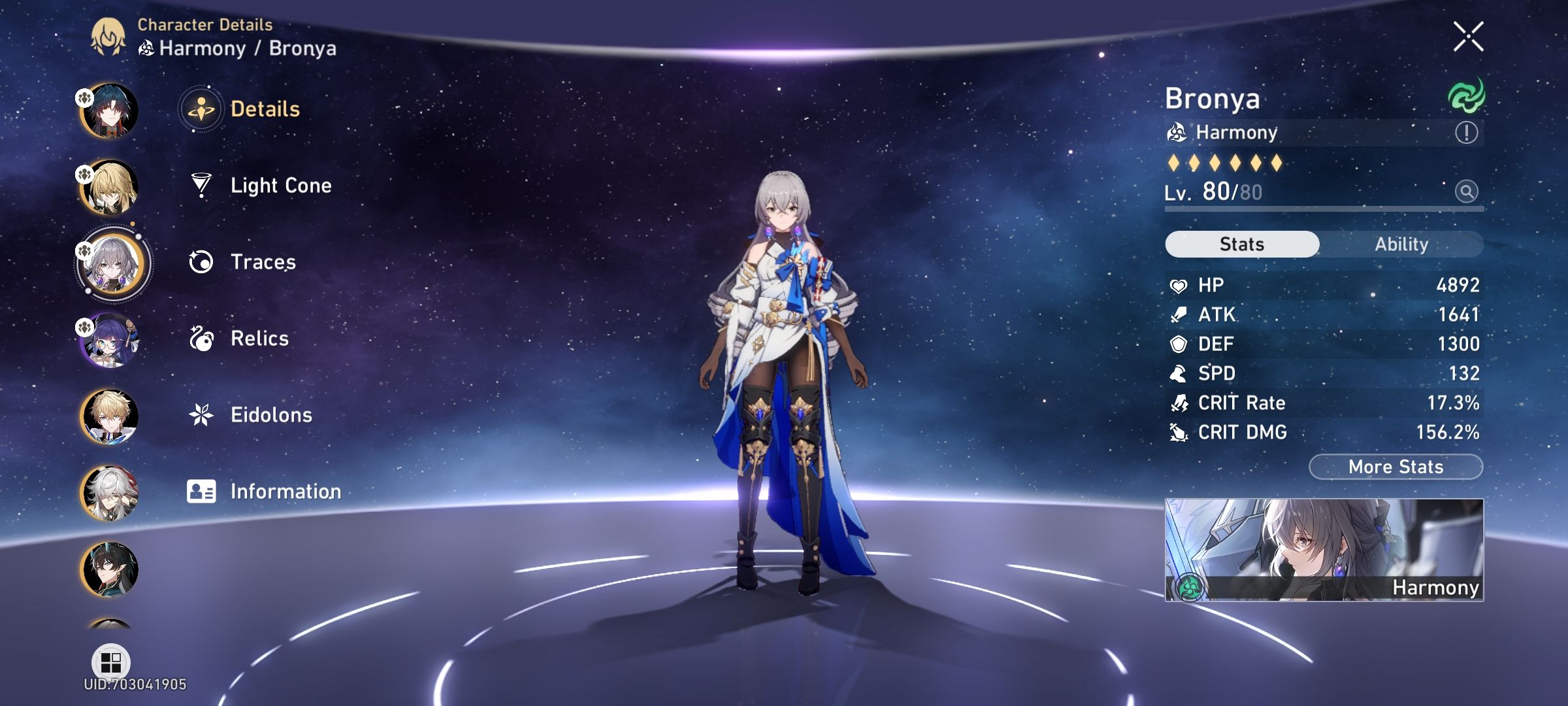1568x706 pixels.
Task: Click the grid icon above the UID
Action: click(112, 660)
